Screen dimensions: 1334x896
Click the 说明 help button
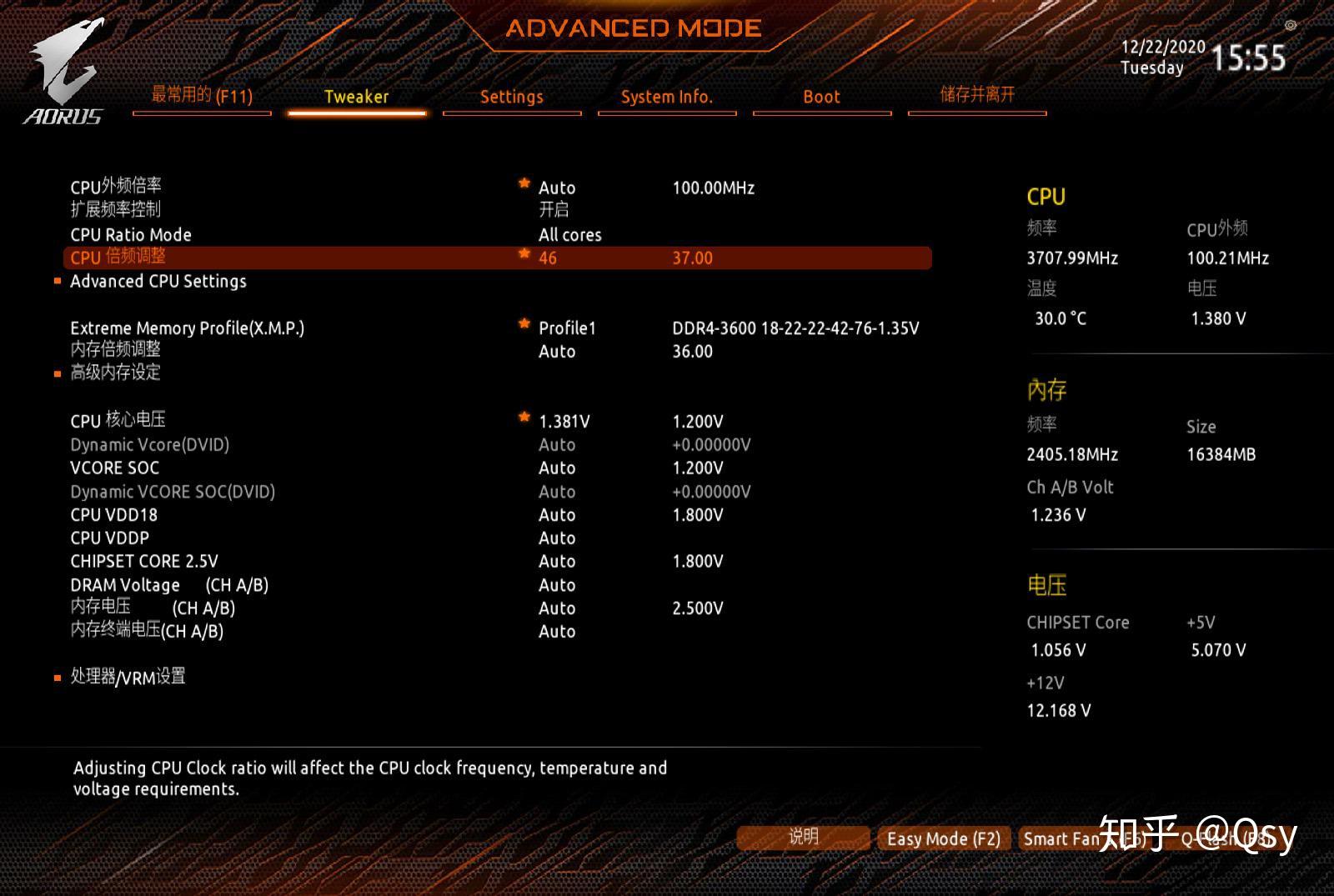pos(804,838)
